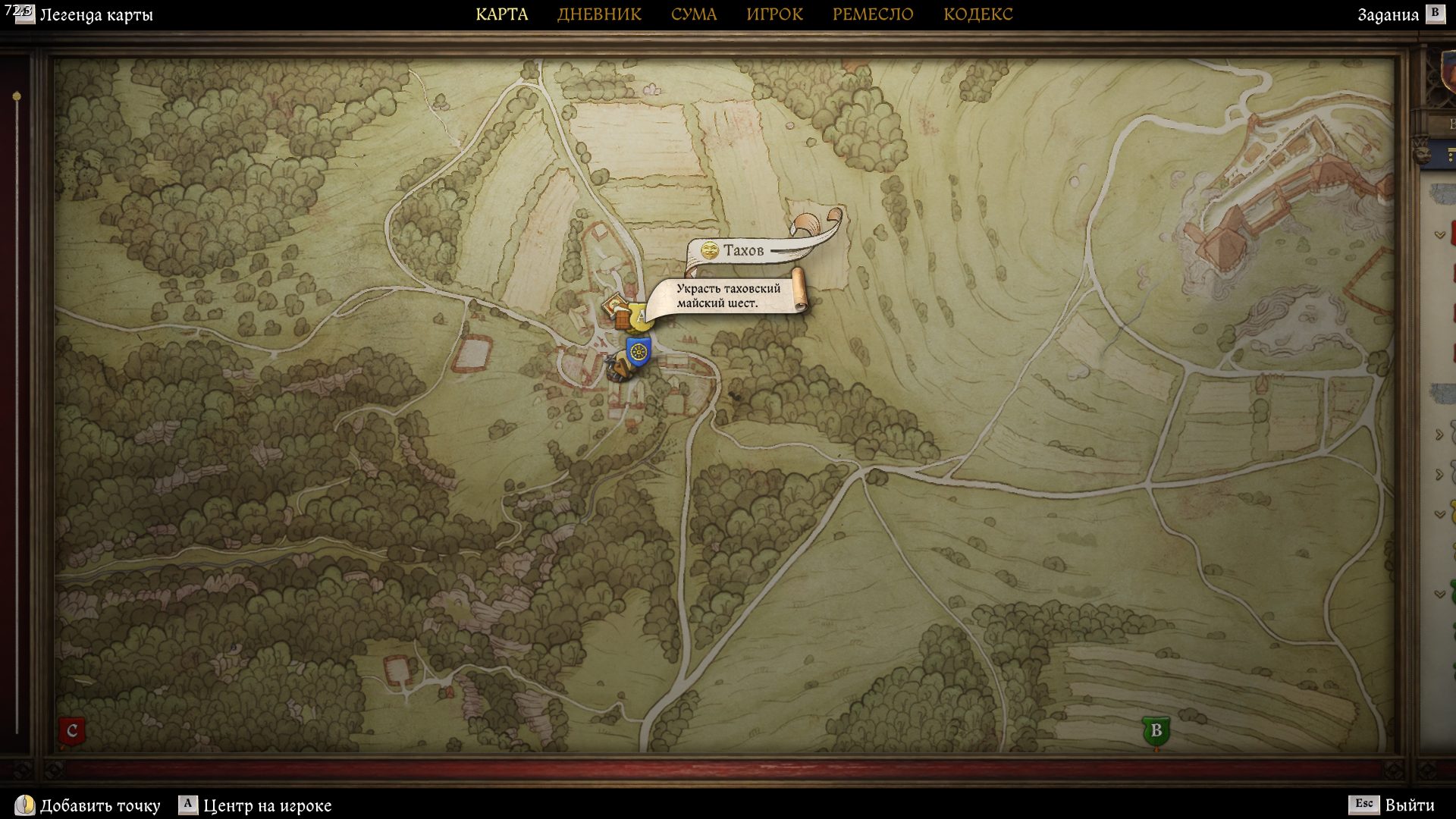1456x819 pixels.
Task: Click the Тахов location banner
Action: point(742,251)
